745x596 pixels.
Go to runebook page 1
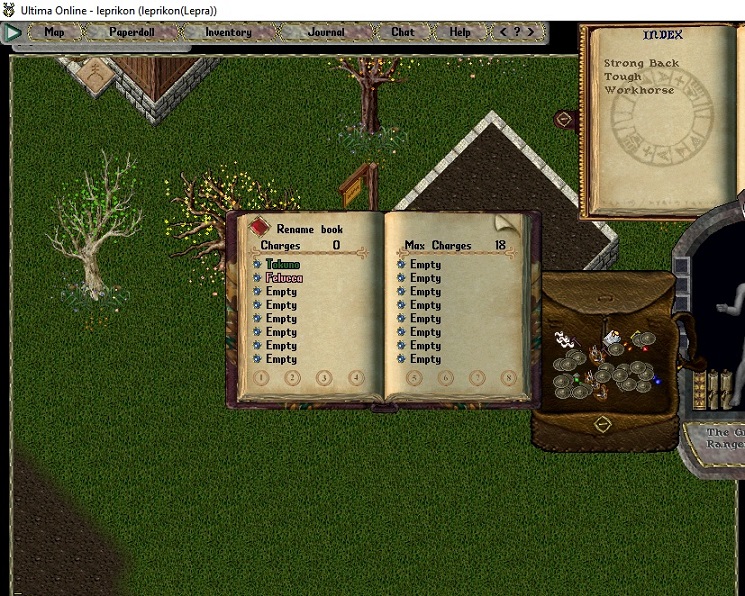tap(261, 378)
